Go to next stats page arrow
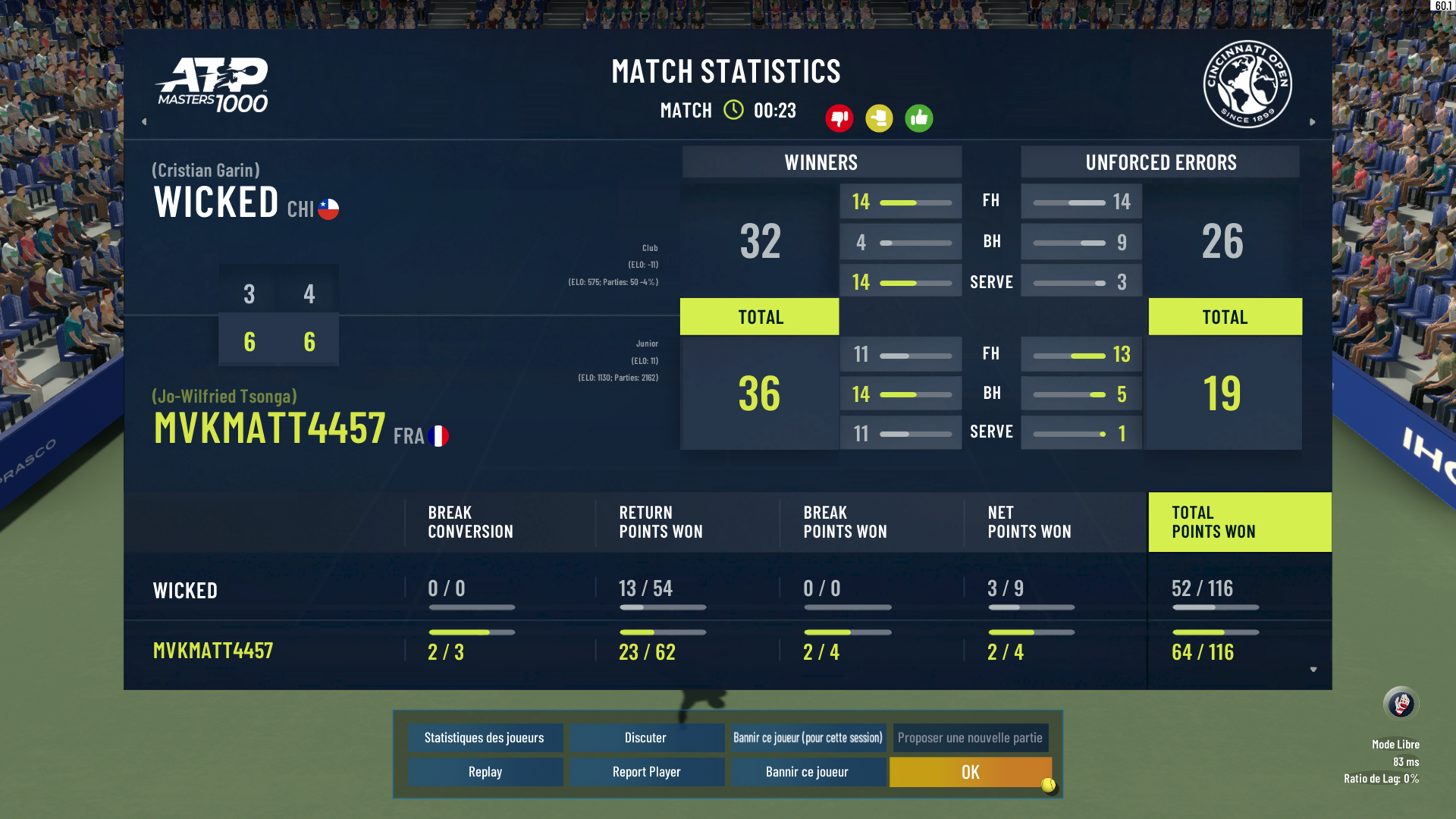Viewport: 1456px width, 819px height. pyautogui.click(x=1313, y=121)
